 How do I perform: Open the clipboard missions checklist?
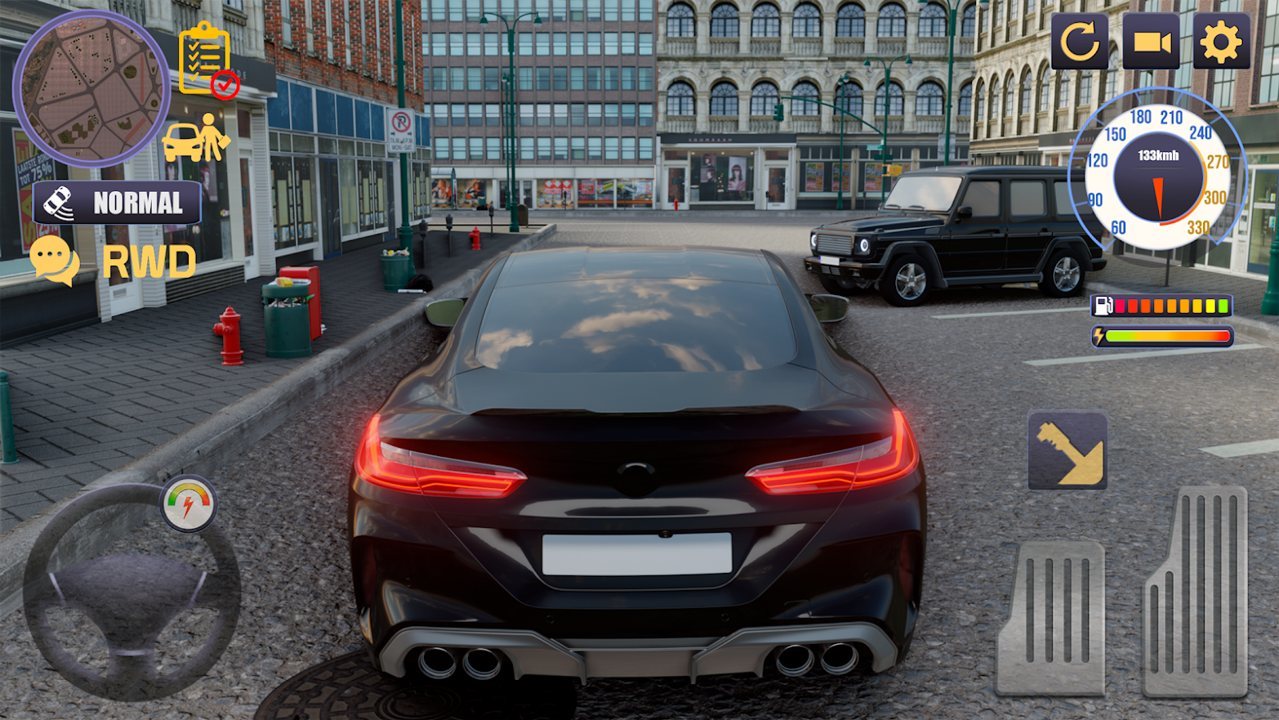pos(207,60)
